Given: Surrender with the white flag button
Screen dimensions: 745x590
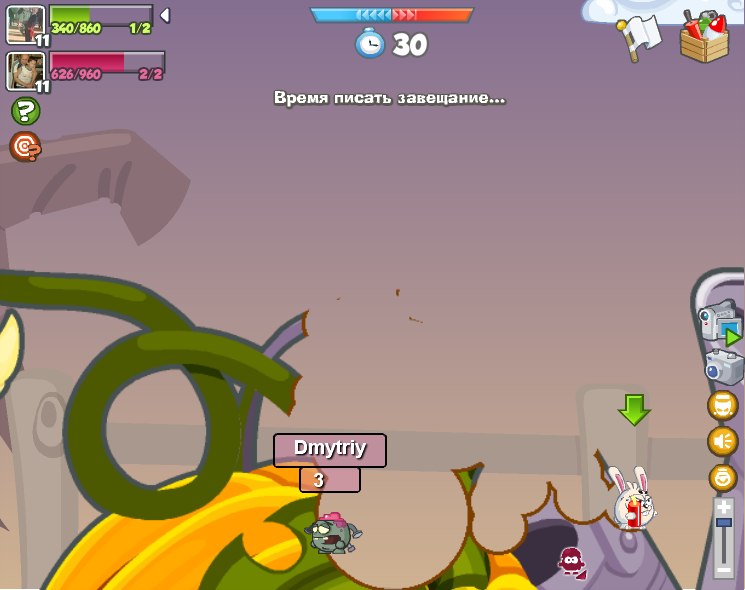Looking at the screenshot, I should 640,36.
